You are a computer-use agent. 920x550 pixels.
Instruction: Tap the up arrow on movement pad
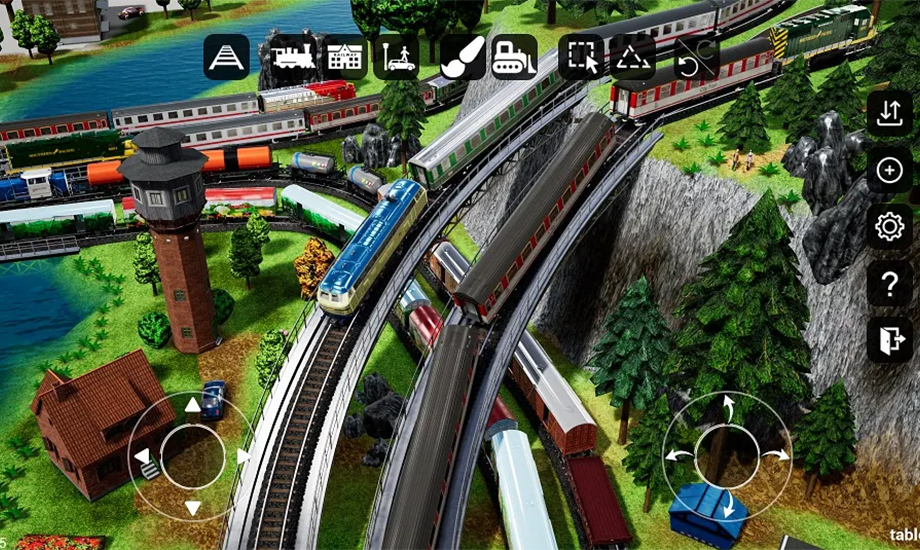tap(193, 405)
